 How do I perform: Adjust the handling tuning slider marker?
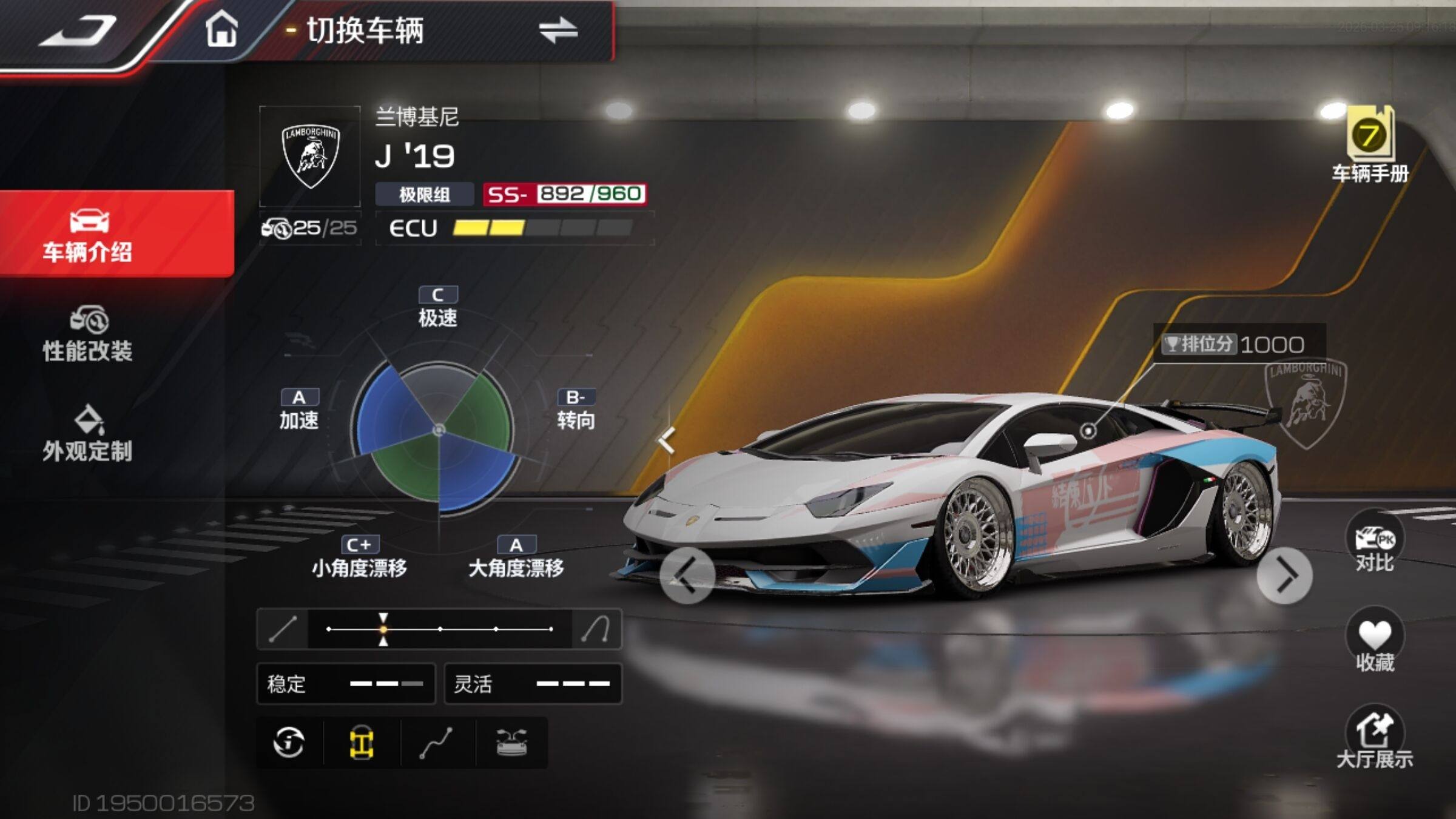coord(383,629)
